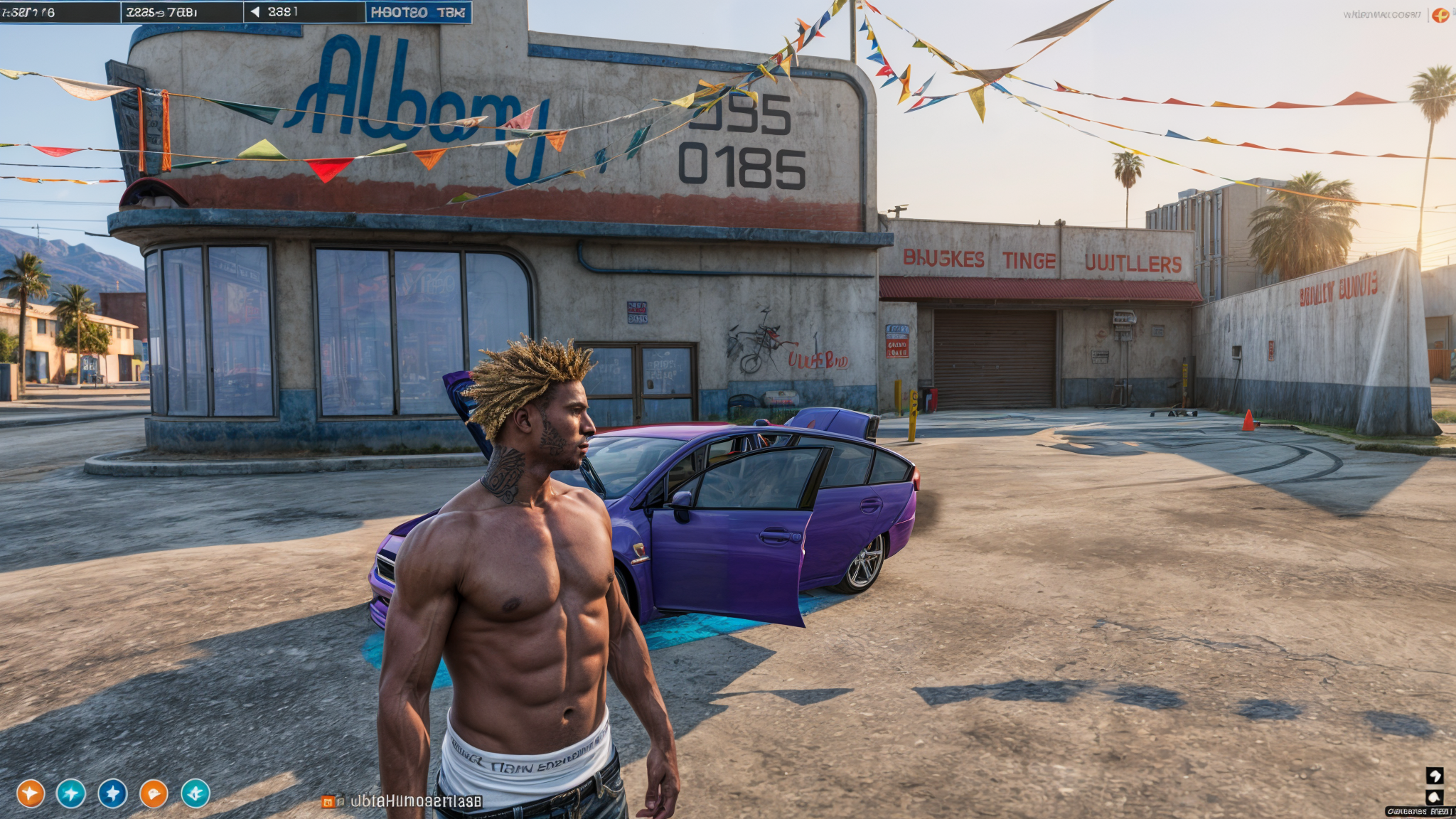The image size is (1456, 819).
Task: Click the upper black square icon at bottom right
Action: [1435, 775]
